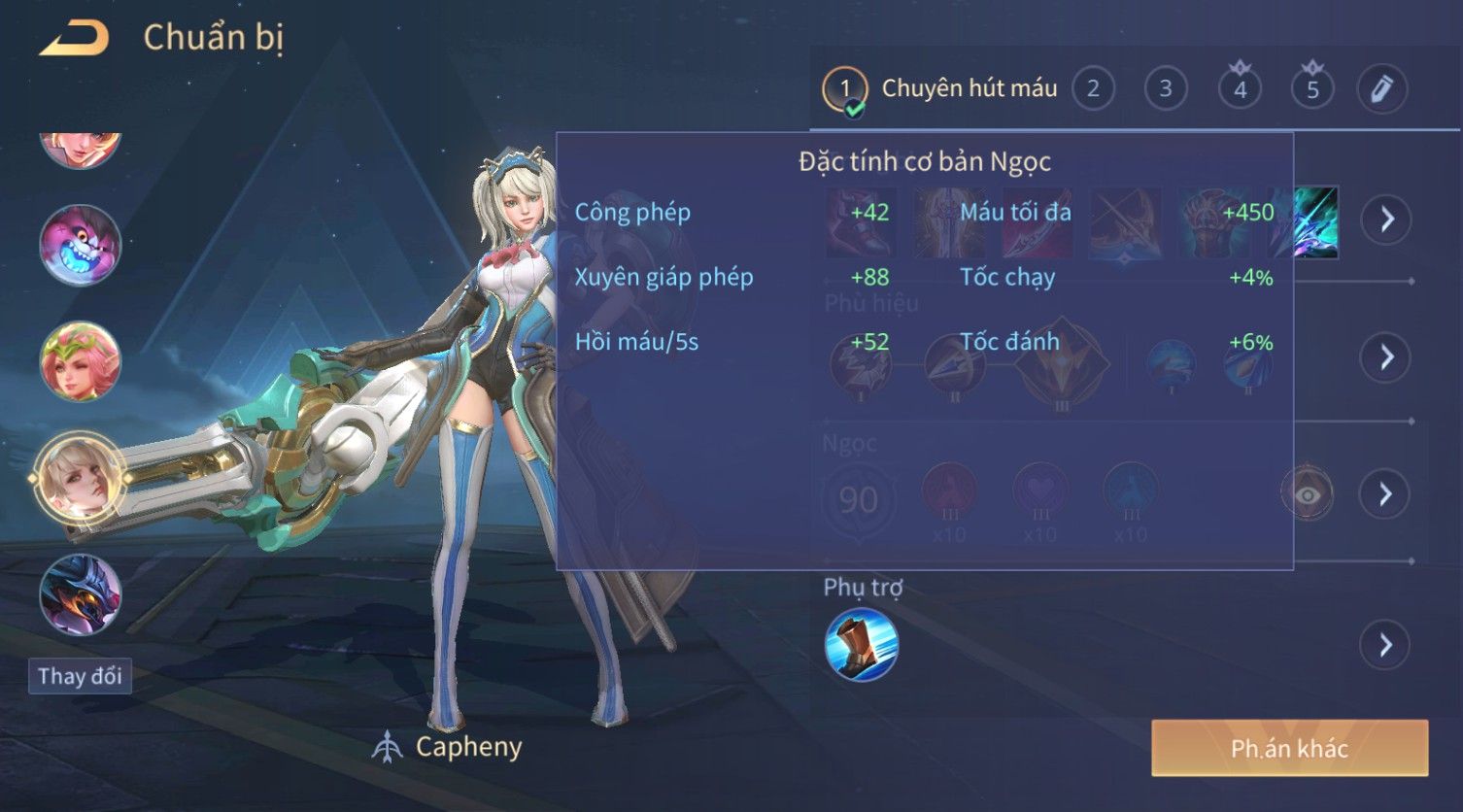Click the Phương án khác button
The width and height of the screenshot is (1463, 812).
pos(1289,748)
